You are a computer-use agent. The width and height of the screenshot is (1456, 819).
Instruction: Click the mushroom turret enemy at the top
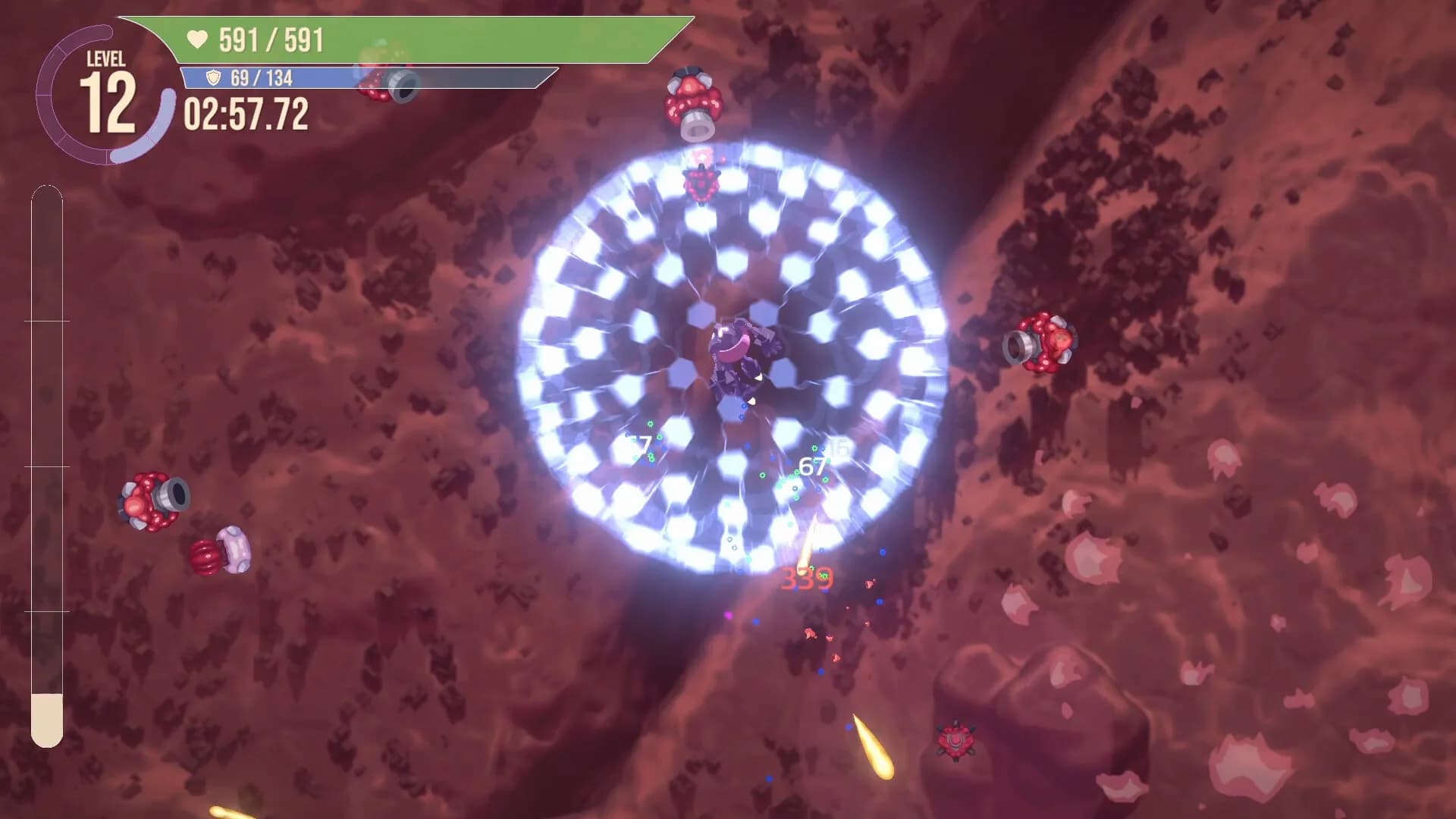692,100
